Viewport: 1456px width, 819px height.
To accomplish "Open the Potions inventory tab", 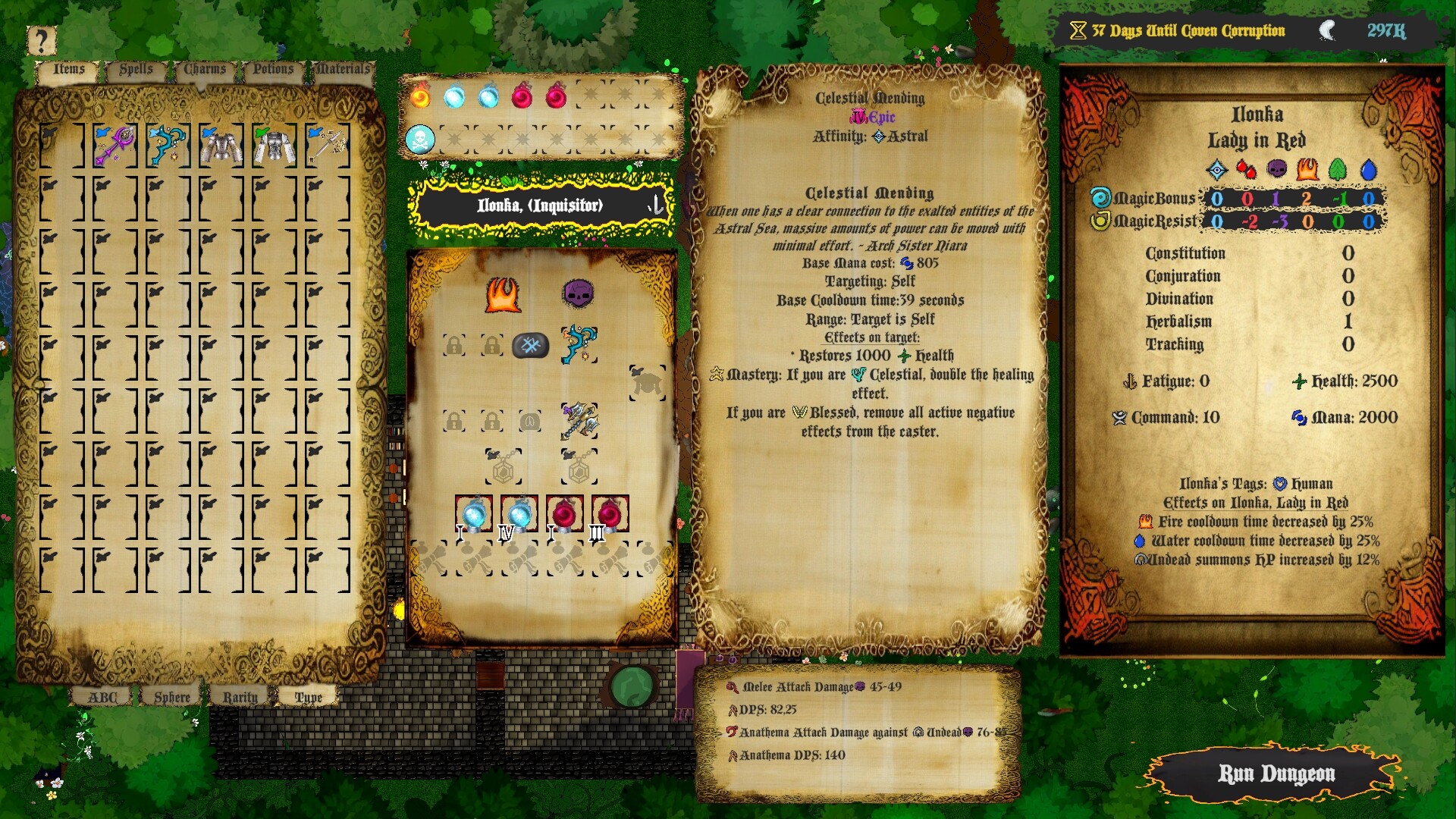I will 271,70.
